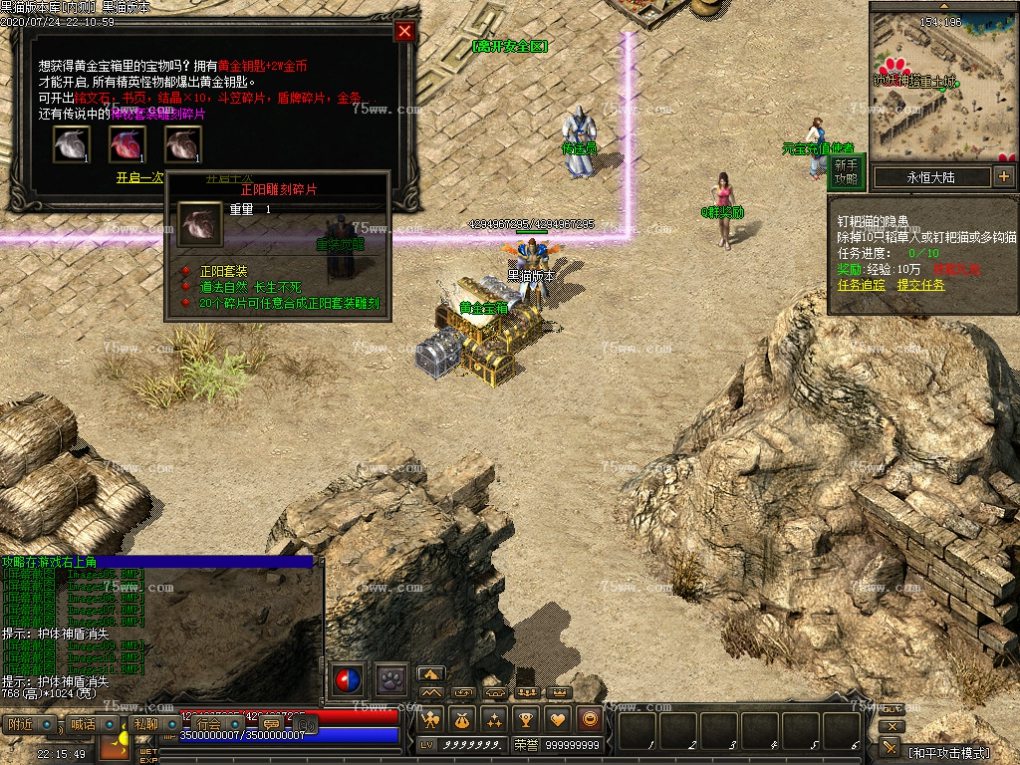Open the heart icon menu
The image size is (1020, 765).
tap(558, 718)
